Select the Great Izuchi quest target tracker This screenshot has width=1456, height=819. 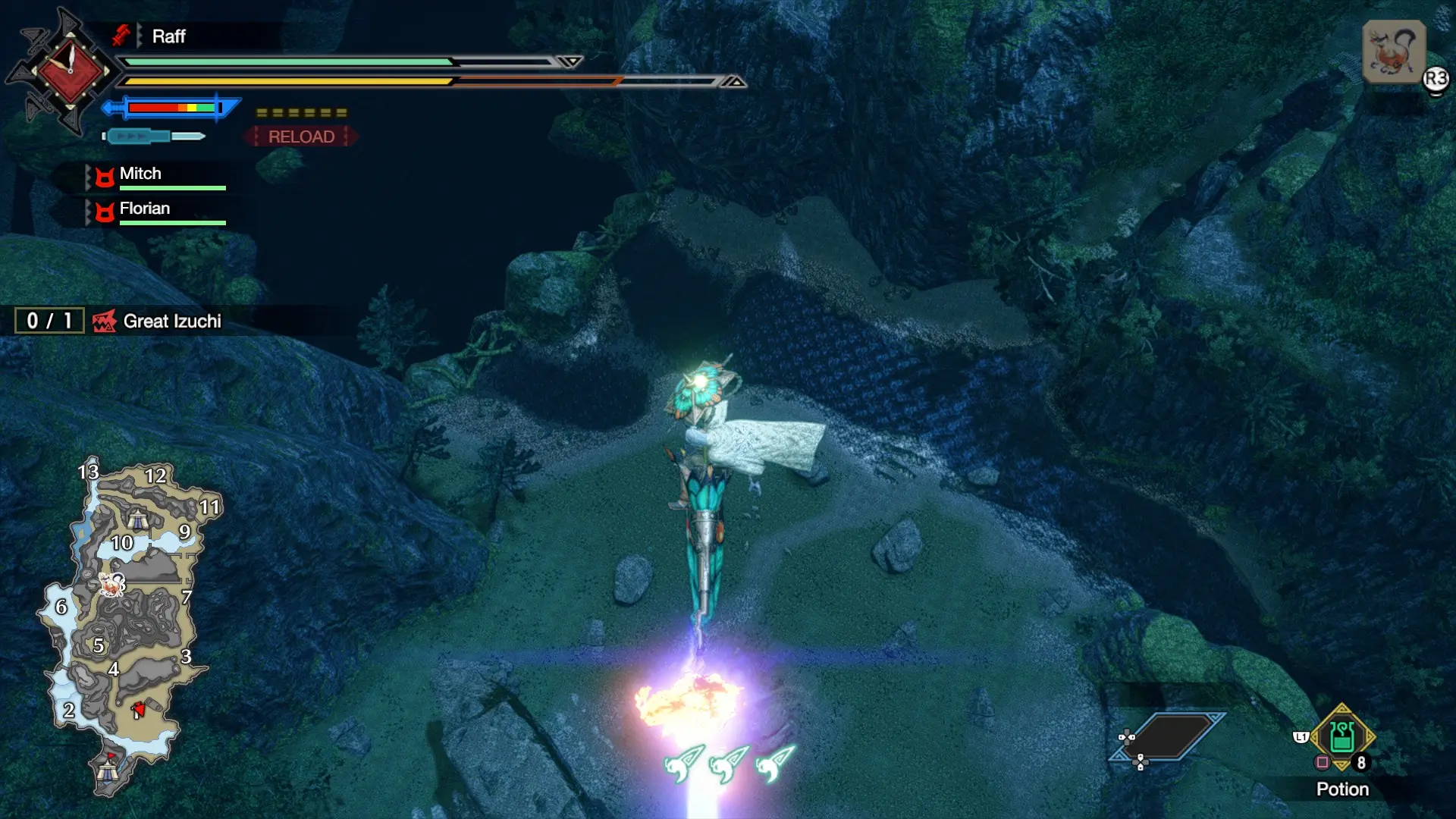(x=171, y=321)
